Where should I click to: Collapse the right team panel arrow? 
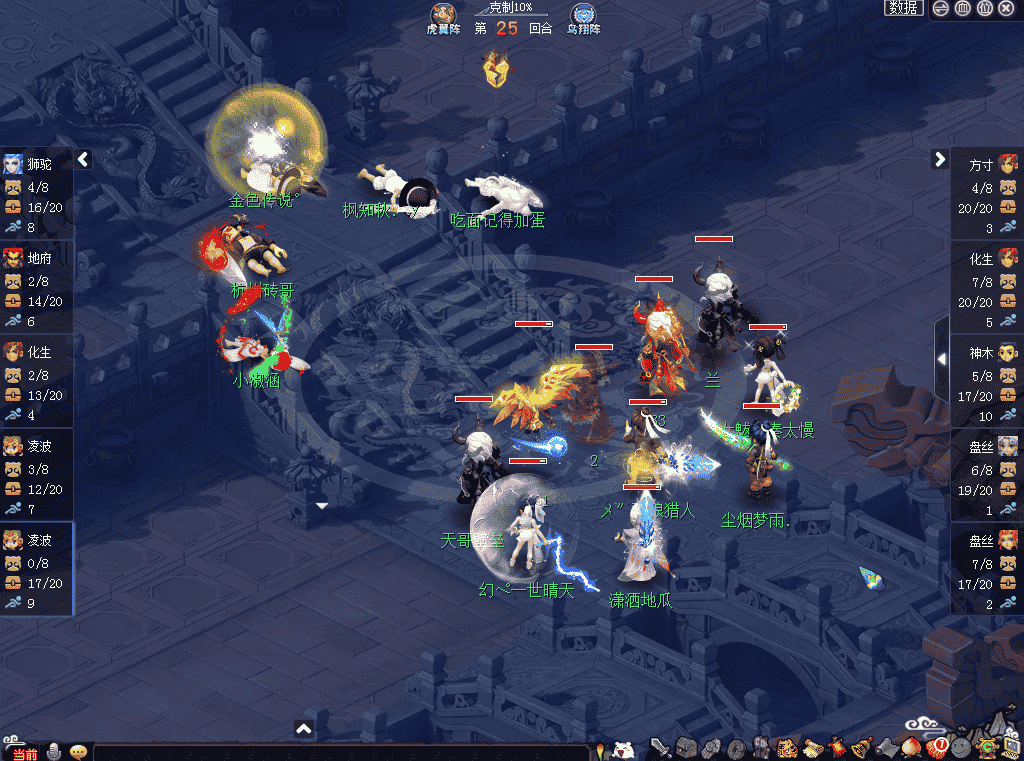(939, 159)
